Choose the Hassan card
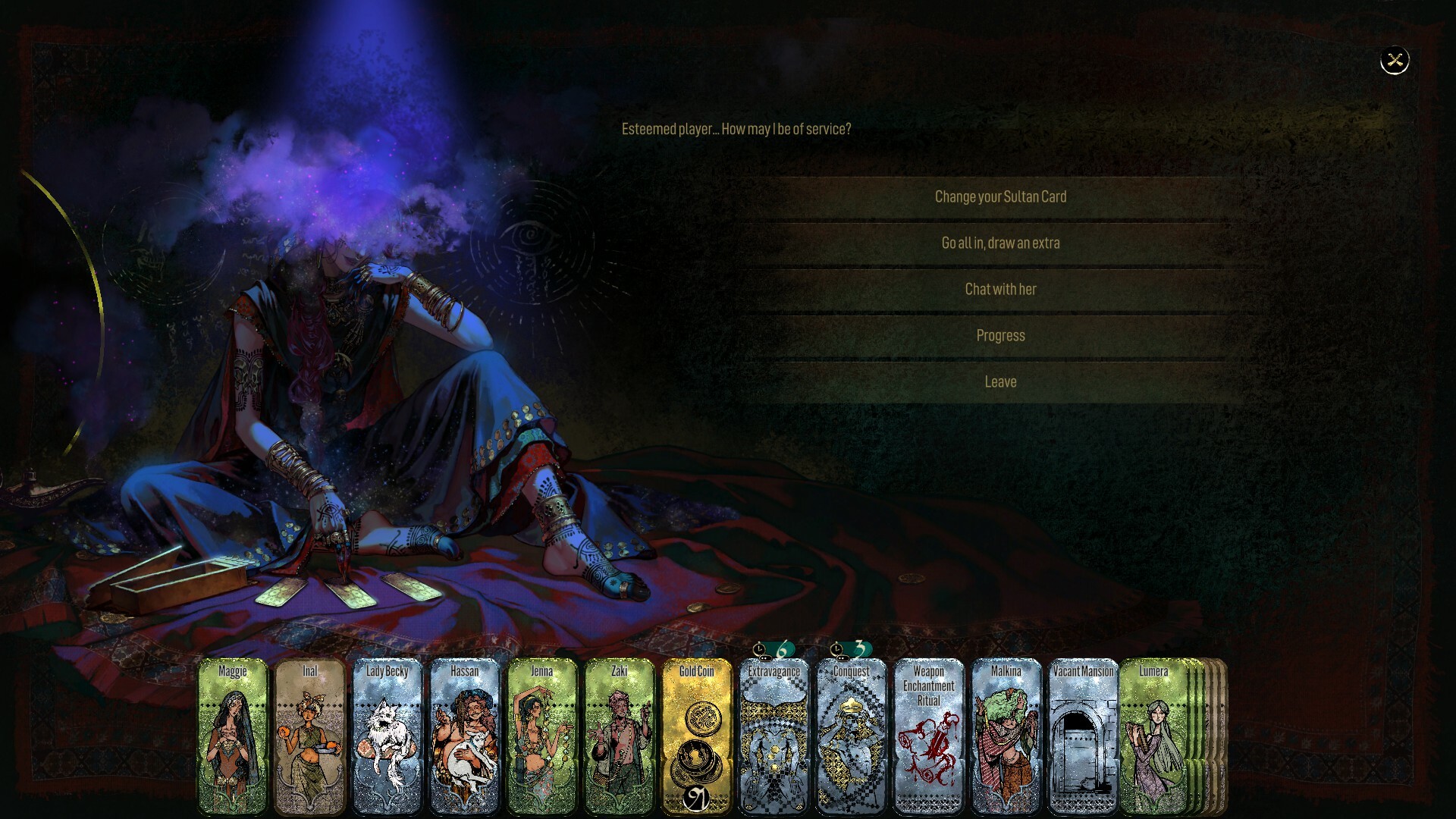Viewport: 1456px width, 819px height. pyautogui.click(x=465, y=736)
